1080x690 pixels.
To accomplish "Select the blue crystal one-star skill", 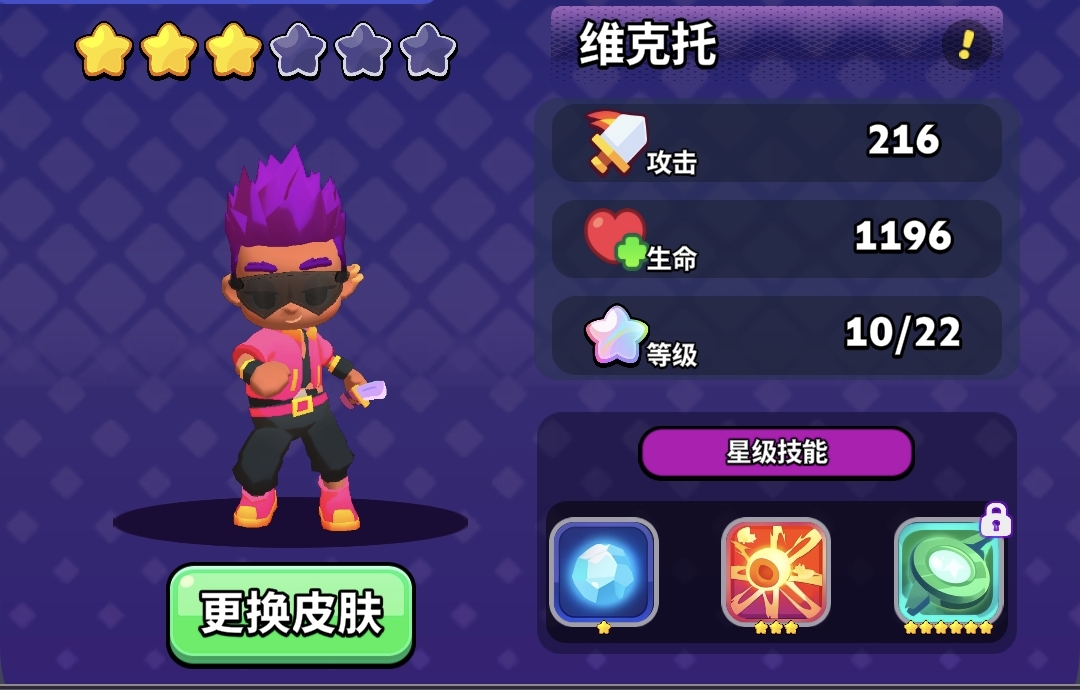I will coord(604,572).
